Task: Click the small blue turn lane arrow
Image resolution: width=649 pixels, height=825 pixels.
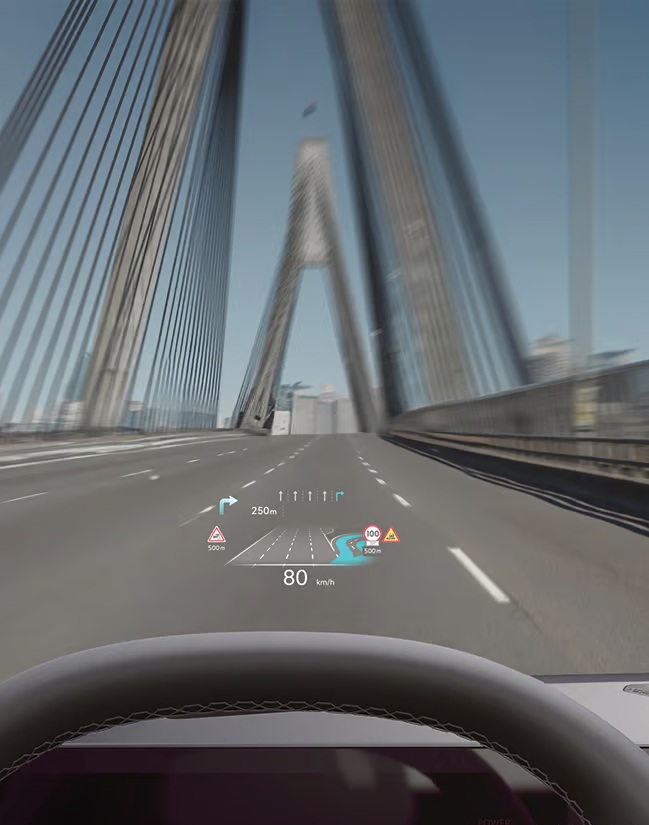Action: [340, 495]
